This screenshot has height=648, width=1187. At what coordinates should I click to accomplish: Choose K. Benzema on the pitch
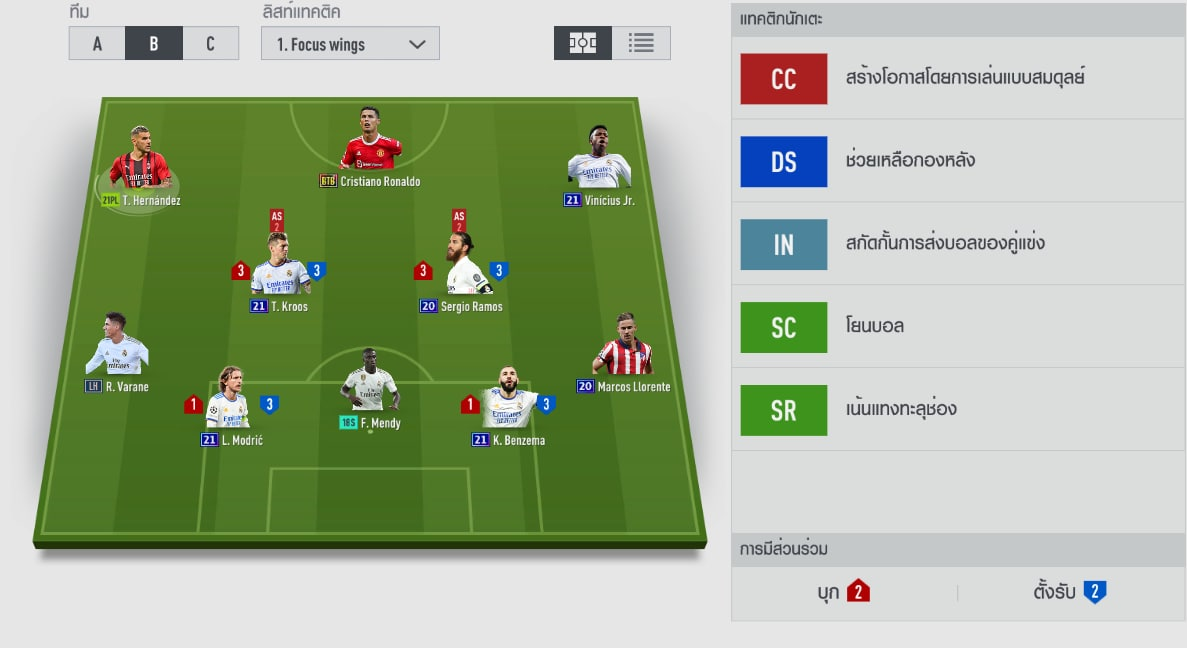click(508, 405)
